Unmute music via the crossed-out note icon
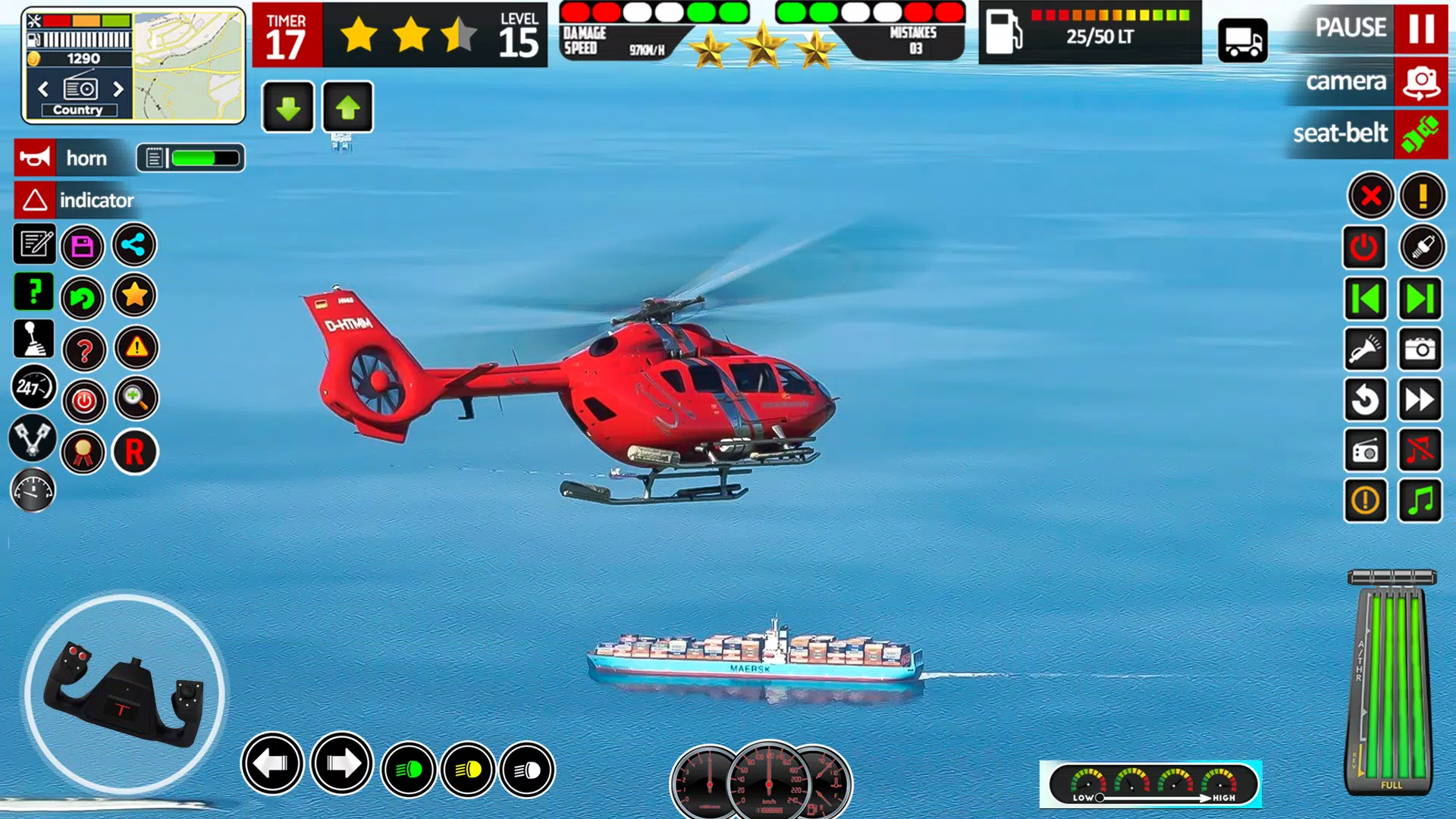The width and height of the screenshot is (1456, 819). point(1421,450)
